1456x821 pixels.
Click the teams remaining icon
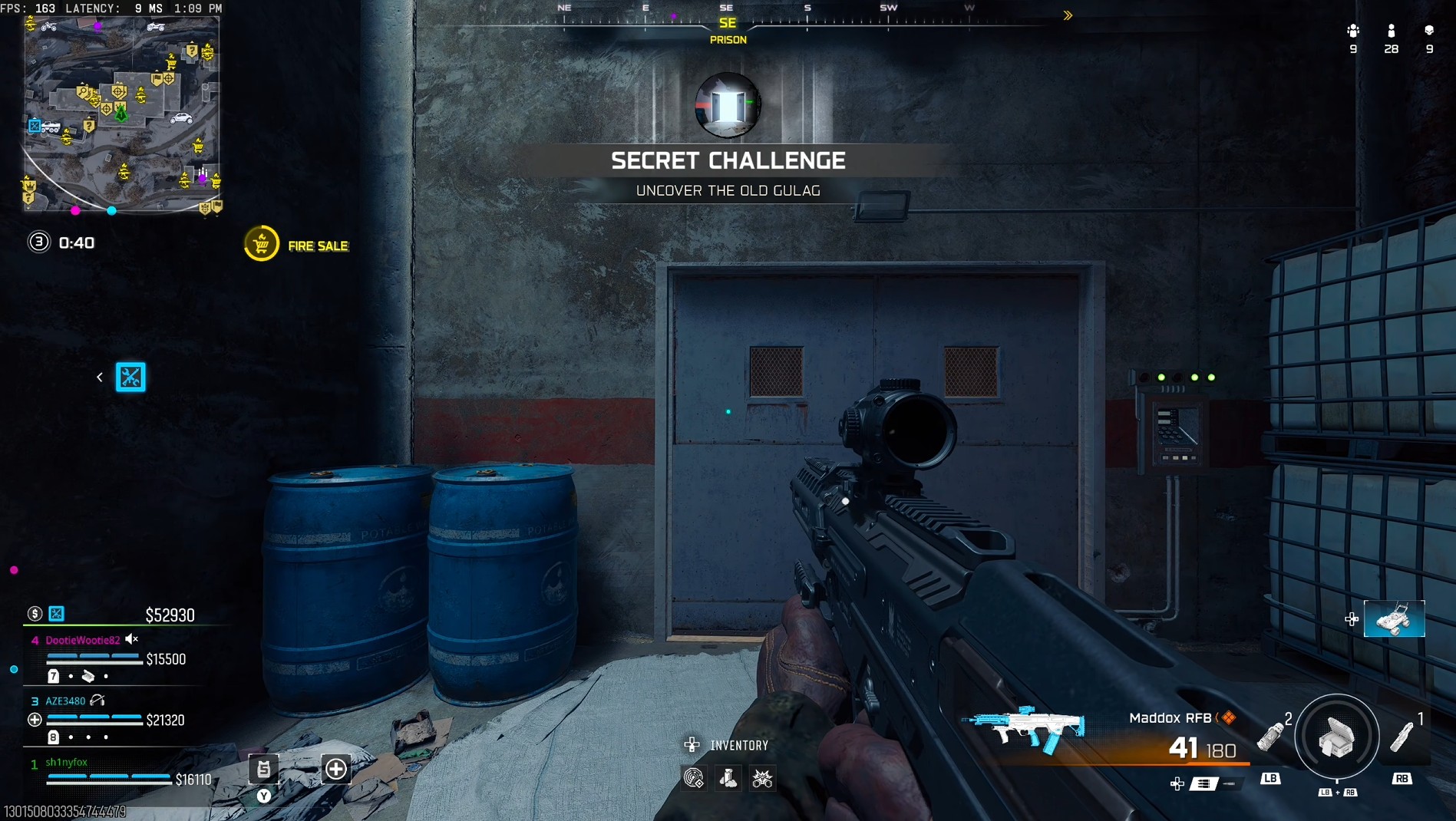pyautogui.click(x=1352, y=31)
